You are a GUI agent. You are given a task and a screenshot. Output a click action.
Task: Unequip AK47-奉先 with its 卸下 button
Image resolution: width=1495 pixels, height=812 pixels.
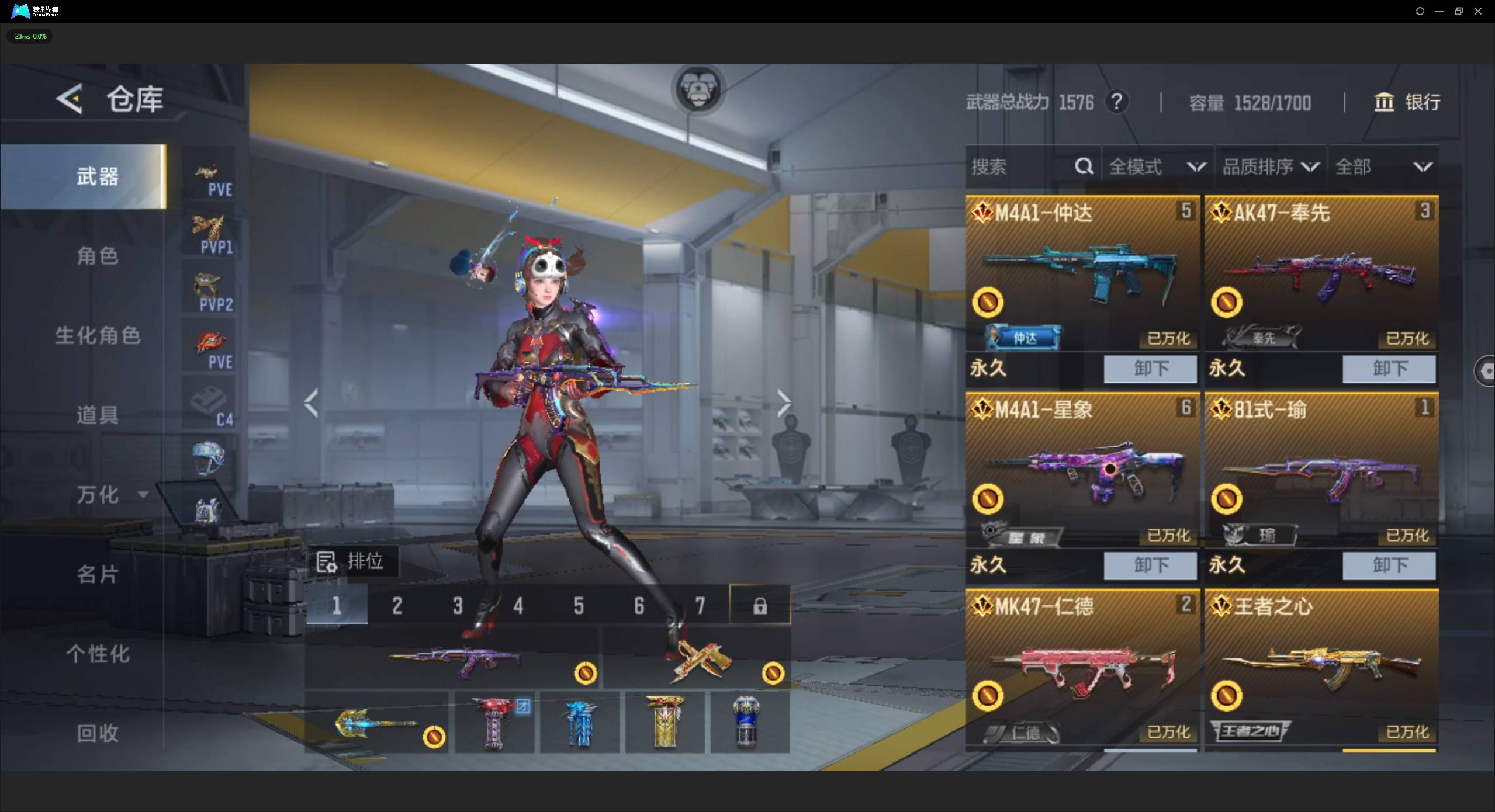1389,369
